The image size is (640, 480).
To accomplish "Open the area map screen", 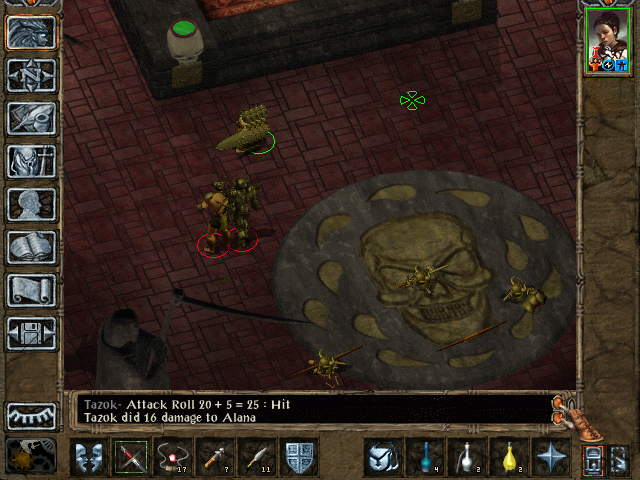I will pyautogui.click(x=31, y=75).
